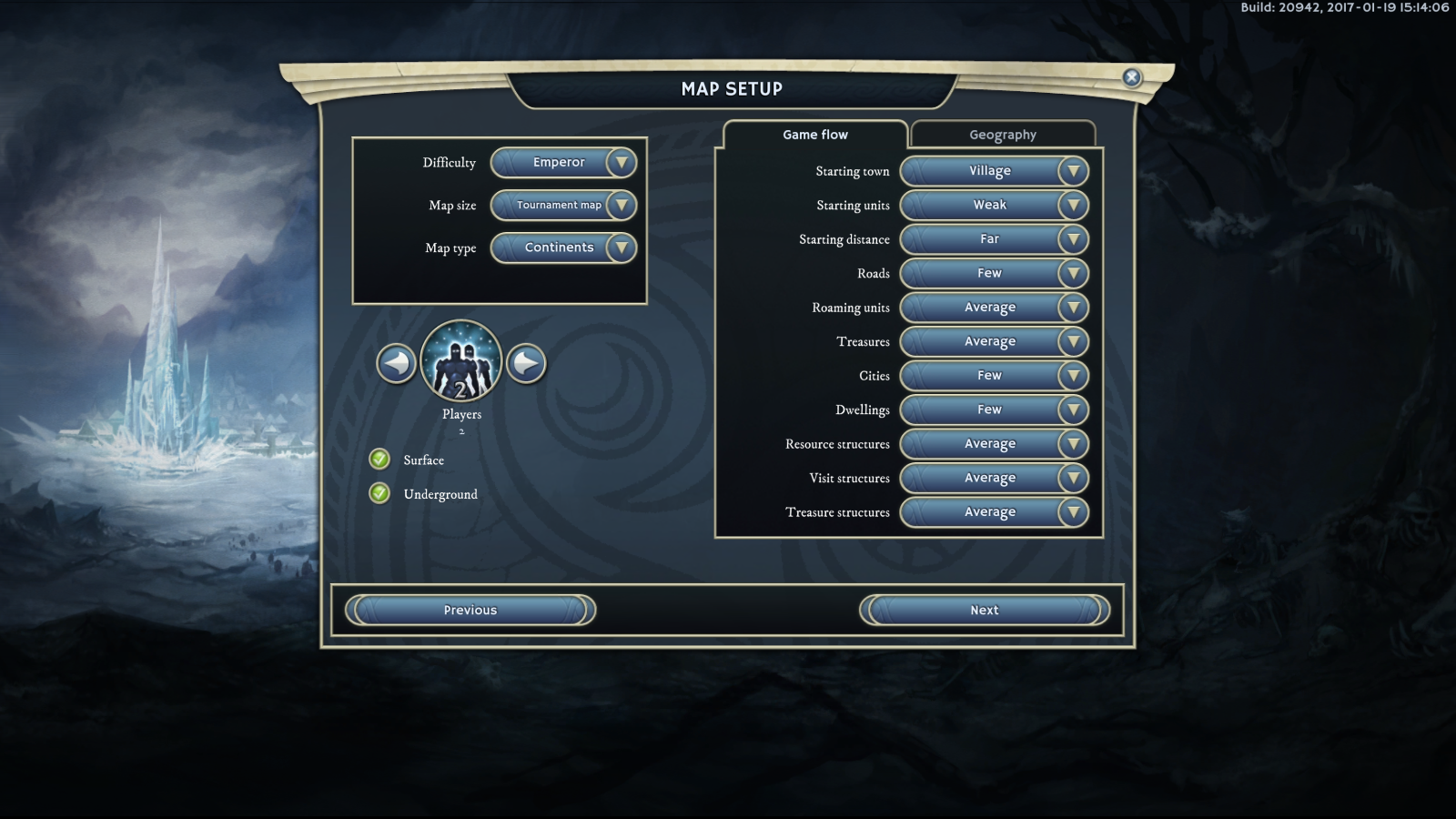Viewport: 1456px width, 819px height.
Task: Close the Map Setup window
Action: [x=1132, y=77]
